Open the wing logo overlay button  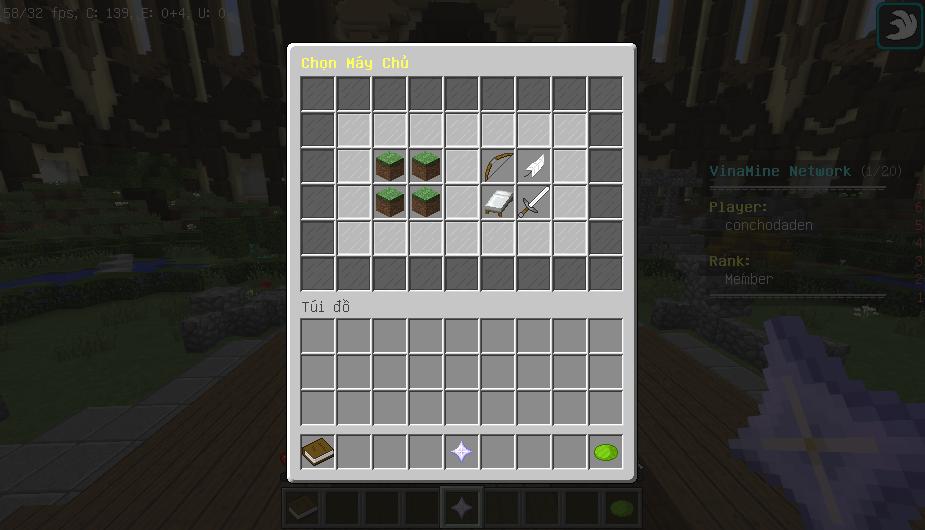pos(899,26)
